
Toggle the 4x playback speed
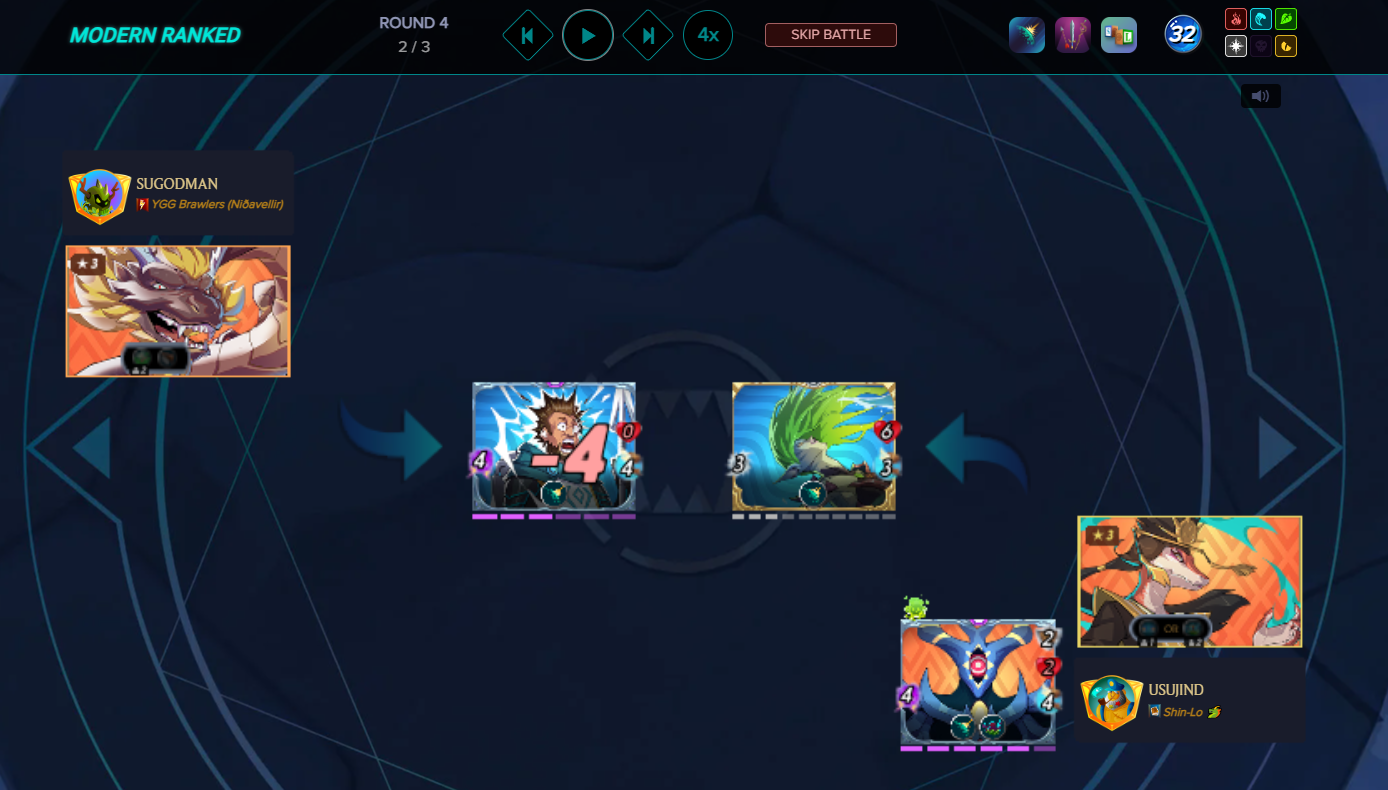pos(708,35)
